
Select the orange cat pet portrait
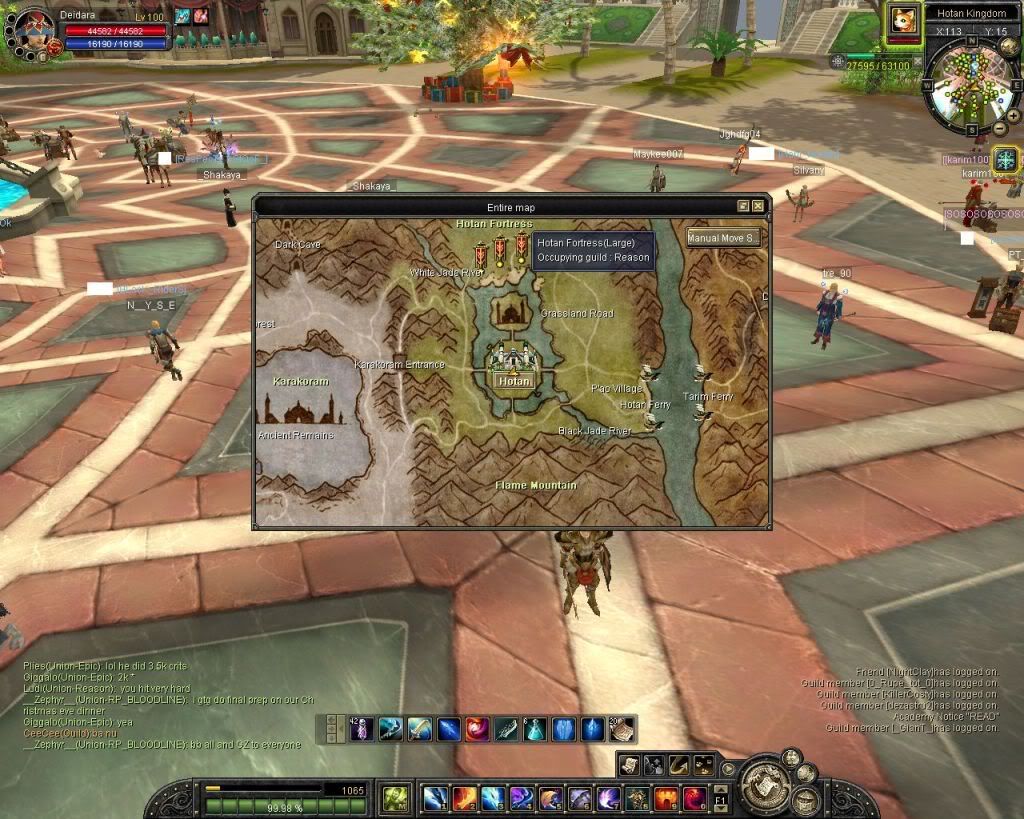click(903, 21)
